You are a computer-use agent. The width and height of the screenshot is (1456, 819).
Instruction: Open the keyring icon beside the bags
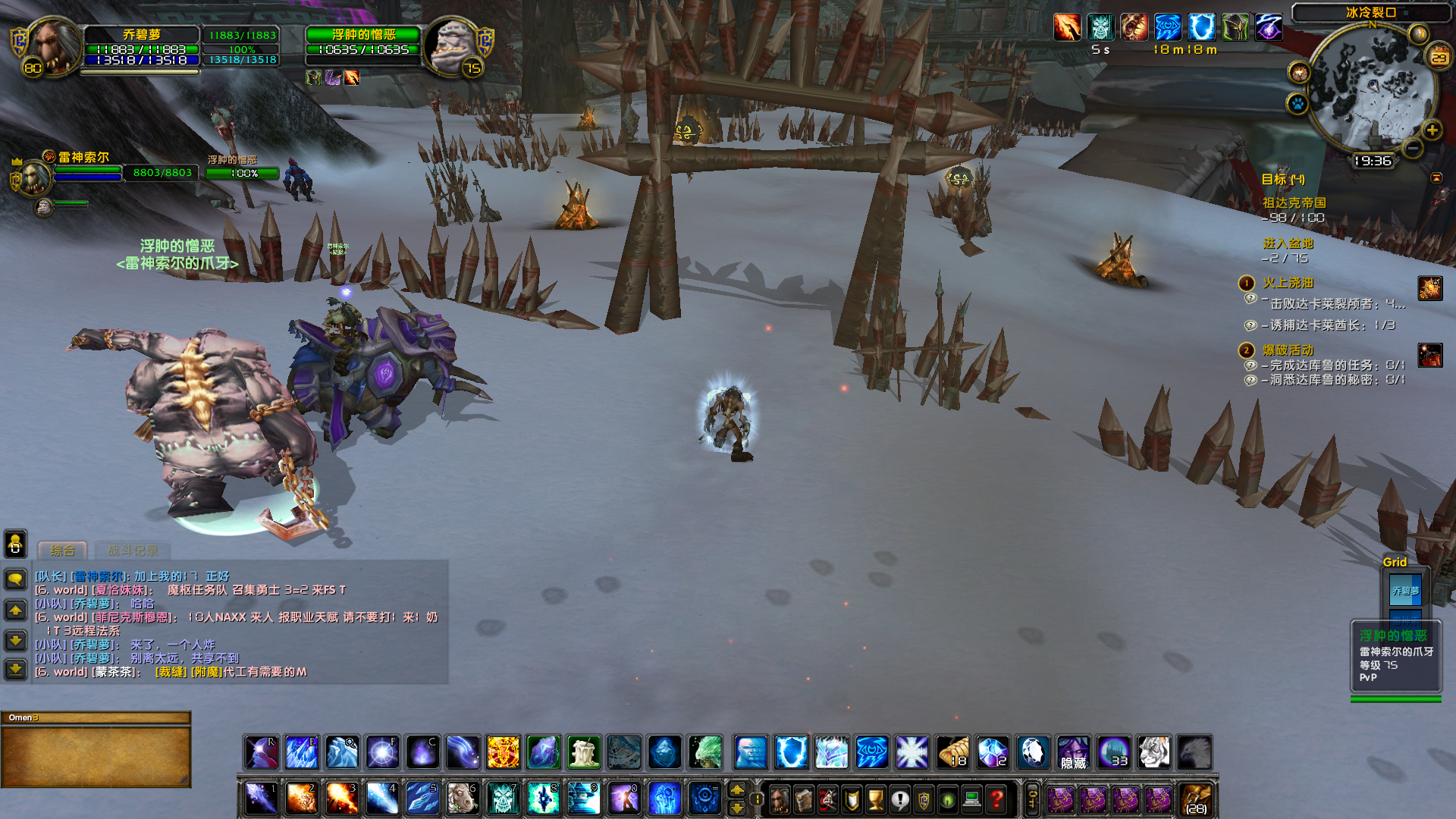(x=1031, y=798)
